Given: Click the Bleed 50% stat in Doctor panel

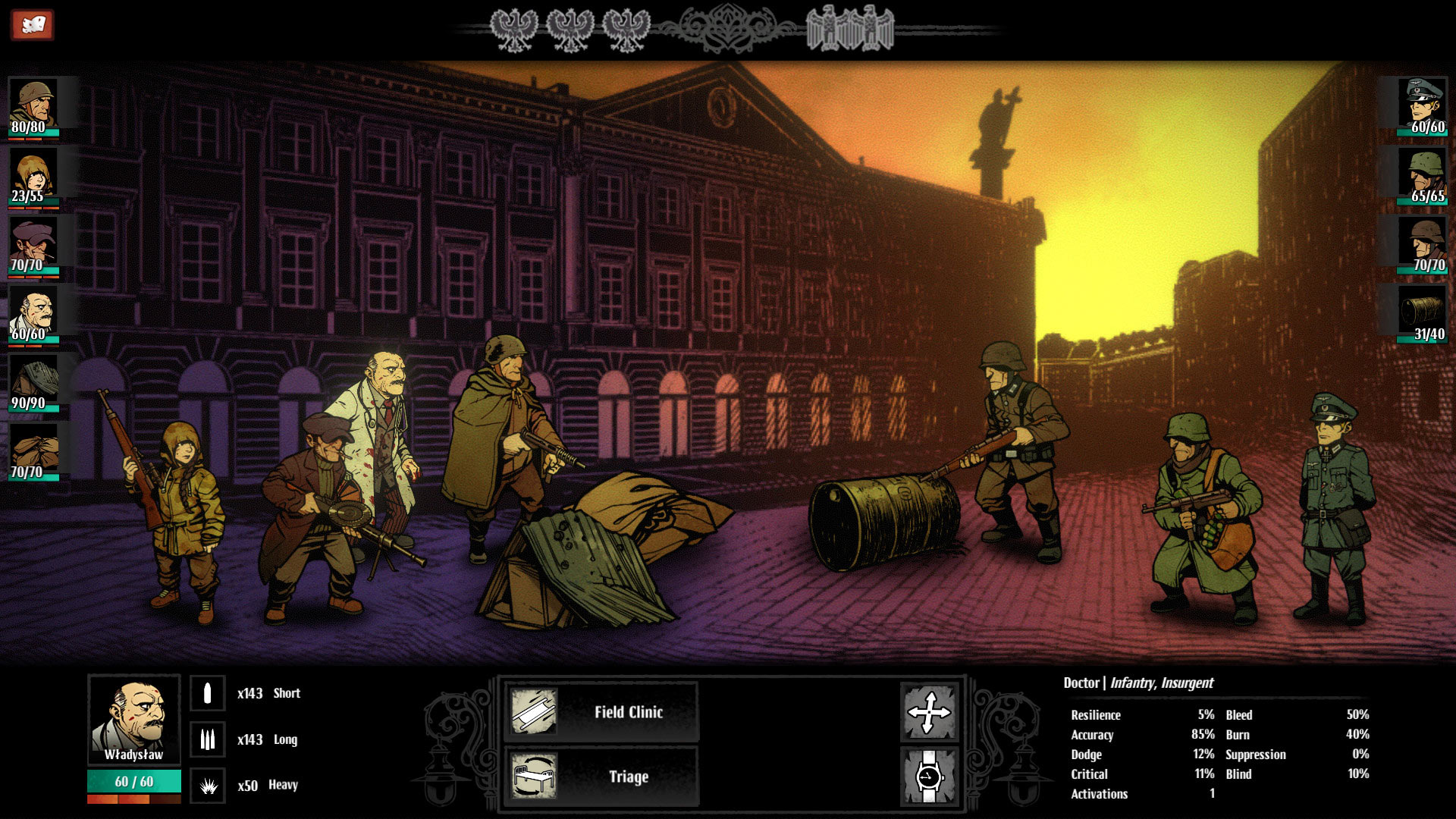Looking at the screenshot, I should [1289, 714].
